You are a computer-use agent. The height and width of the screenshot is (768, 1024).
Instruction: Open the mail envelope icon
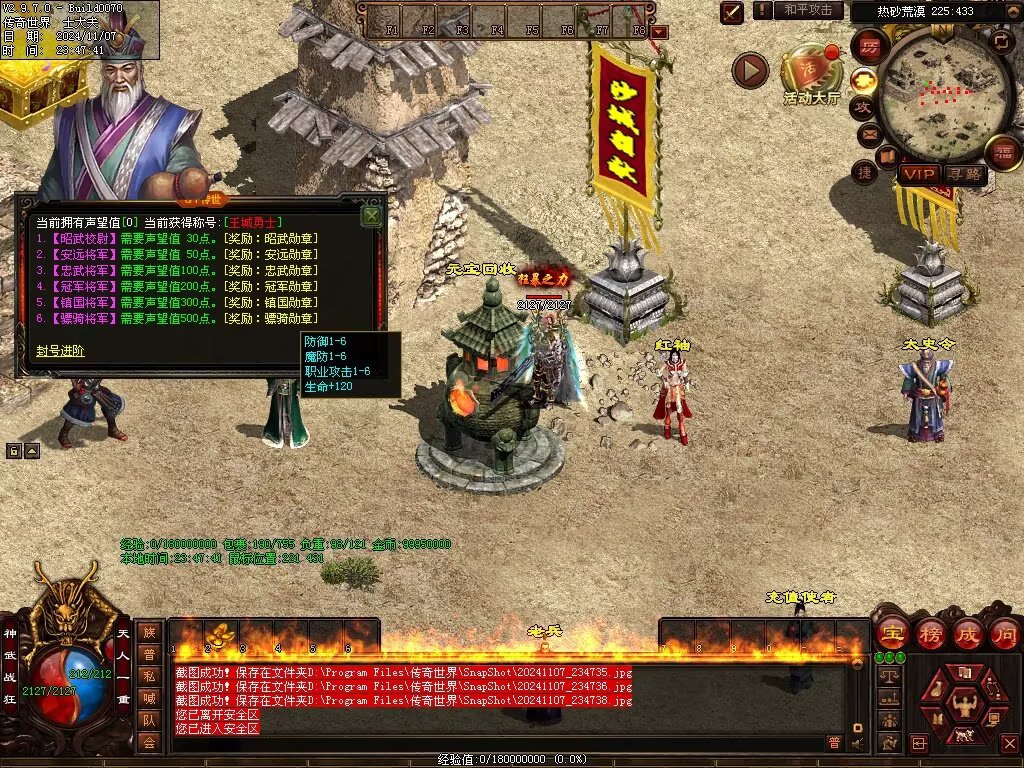coord(869,134)
